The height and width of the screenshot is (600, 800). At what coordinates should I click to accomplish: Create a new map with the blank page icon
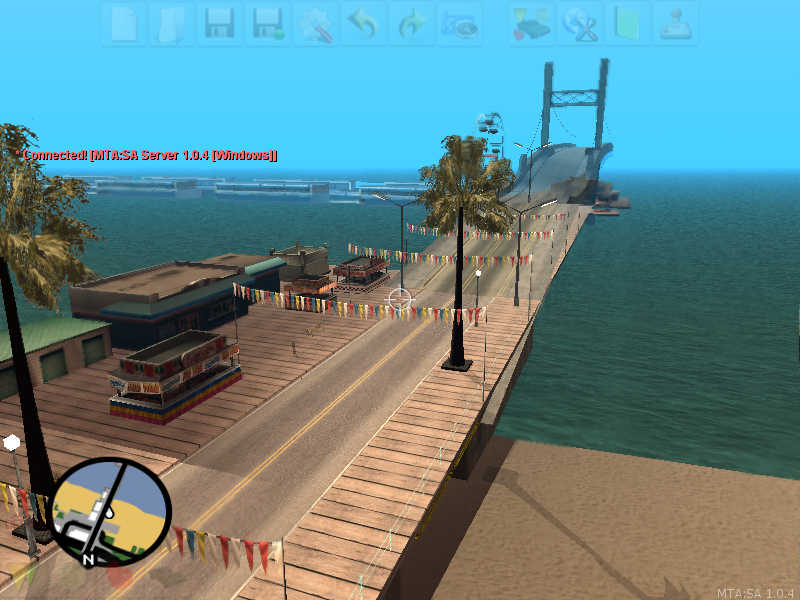coord(124,24)
